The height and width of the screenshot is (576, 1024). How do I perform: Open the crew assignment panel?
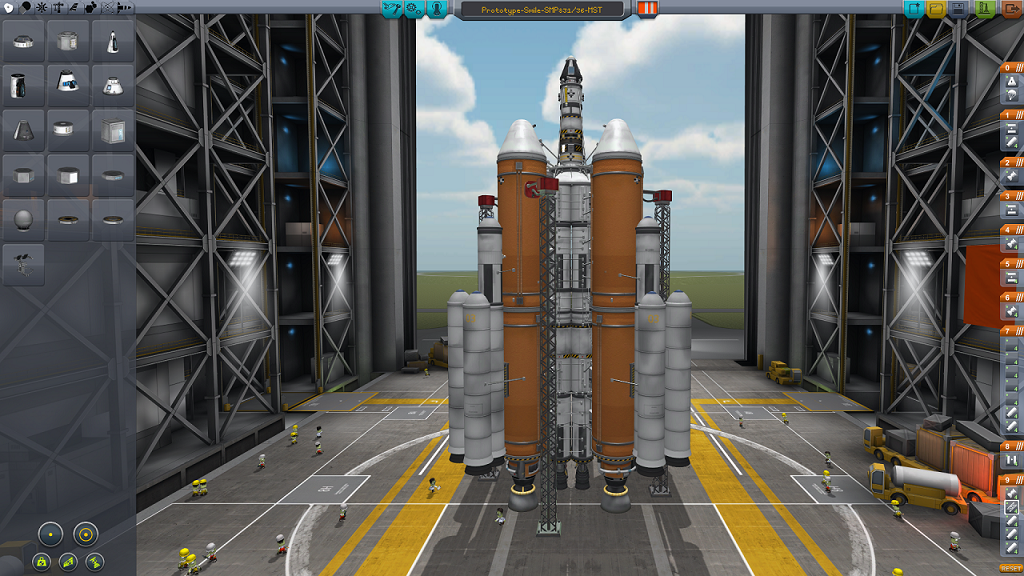pyautogui.click(x=437, y=9)
